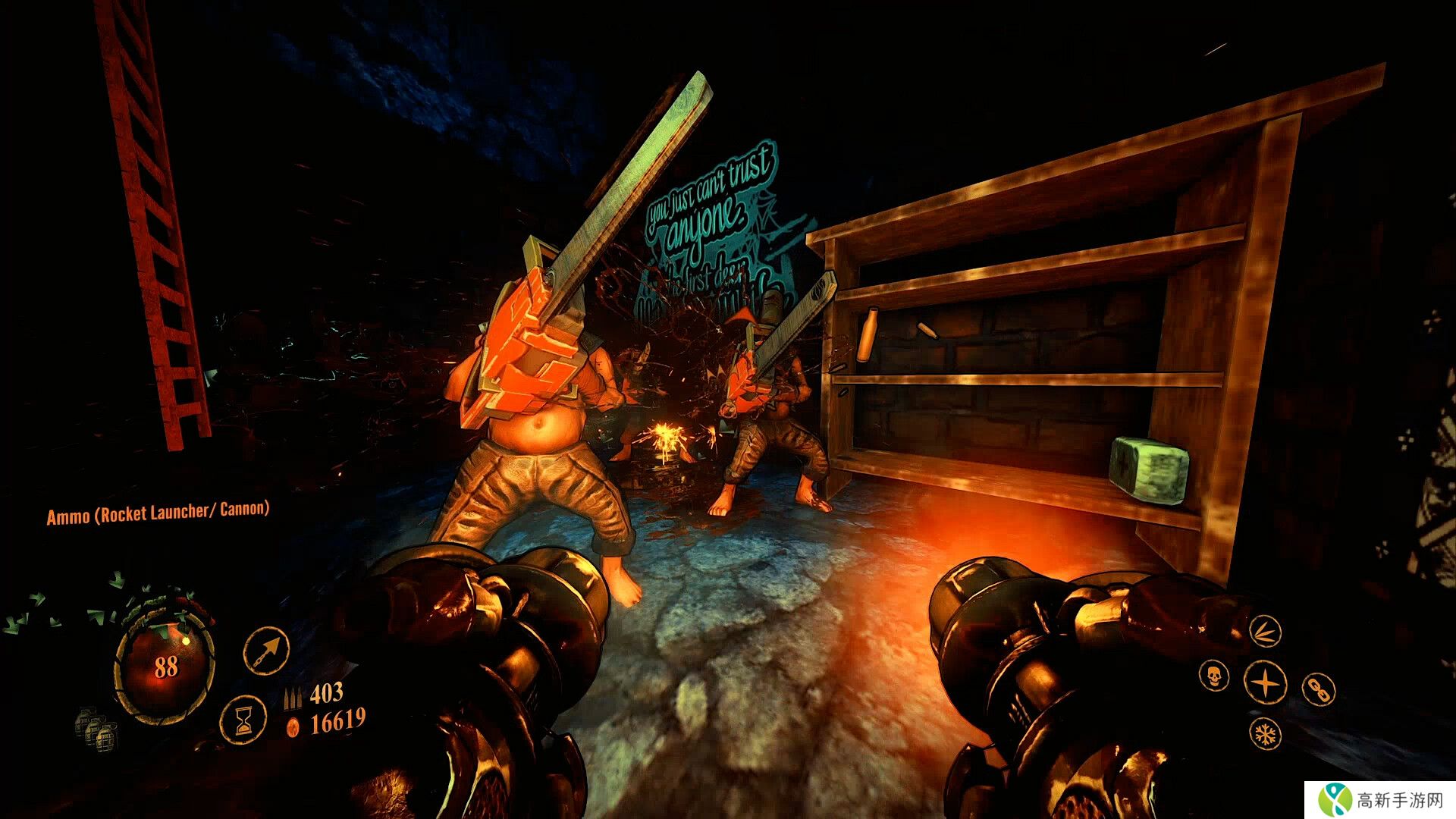The width and height of the screenshot is (1456, 819).
Task: Select the four-point star power icon
Action: pos(1265,682)
